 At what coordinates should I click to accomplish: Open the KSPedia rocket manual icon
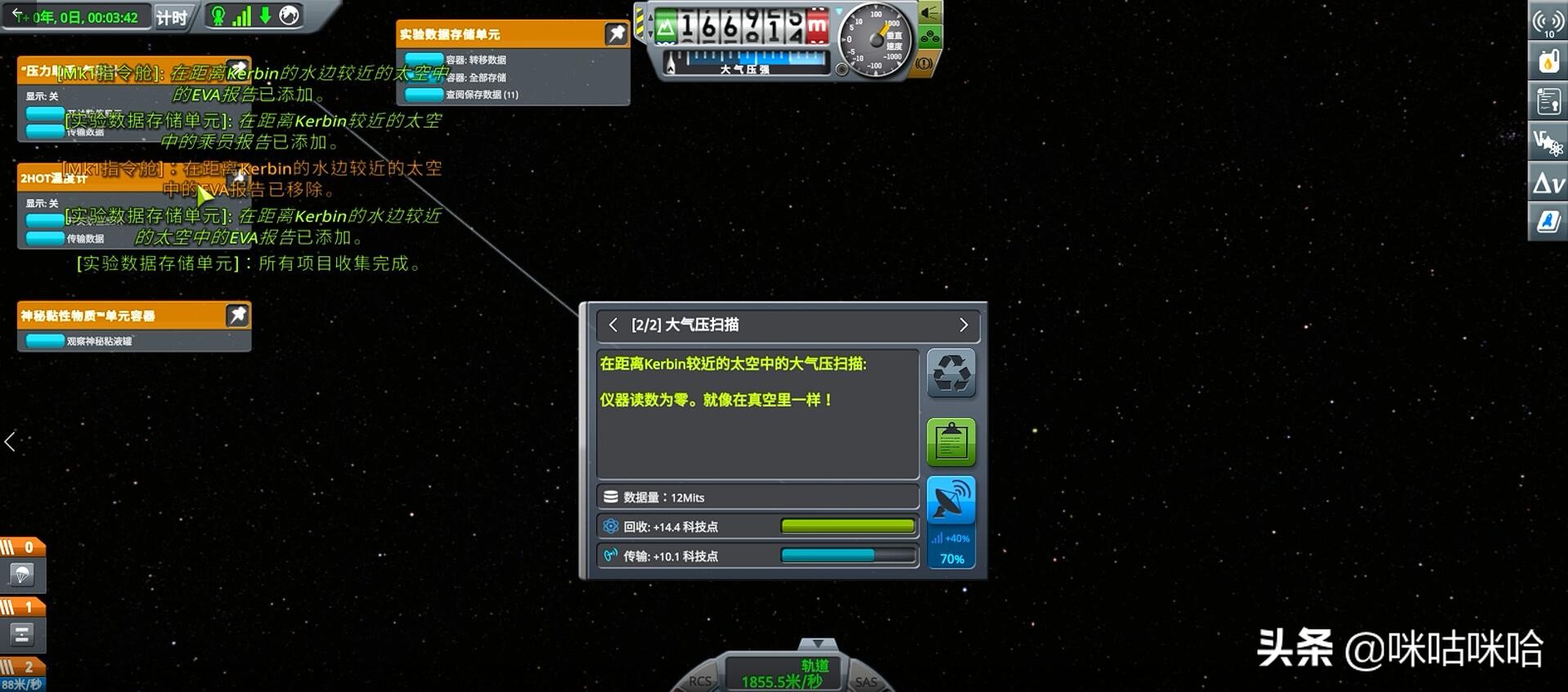(1548, 219)
